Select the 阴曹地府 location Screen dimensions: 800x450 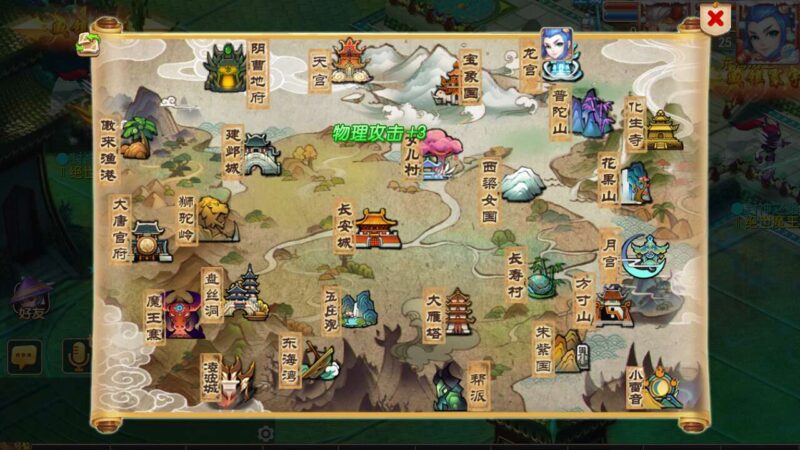coord(224,67)
